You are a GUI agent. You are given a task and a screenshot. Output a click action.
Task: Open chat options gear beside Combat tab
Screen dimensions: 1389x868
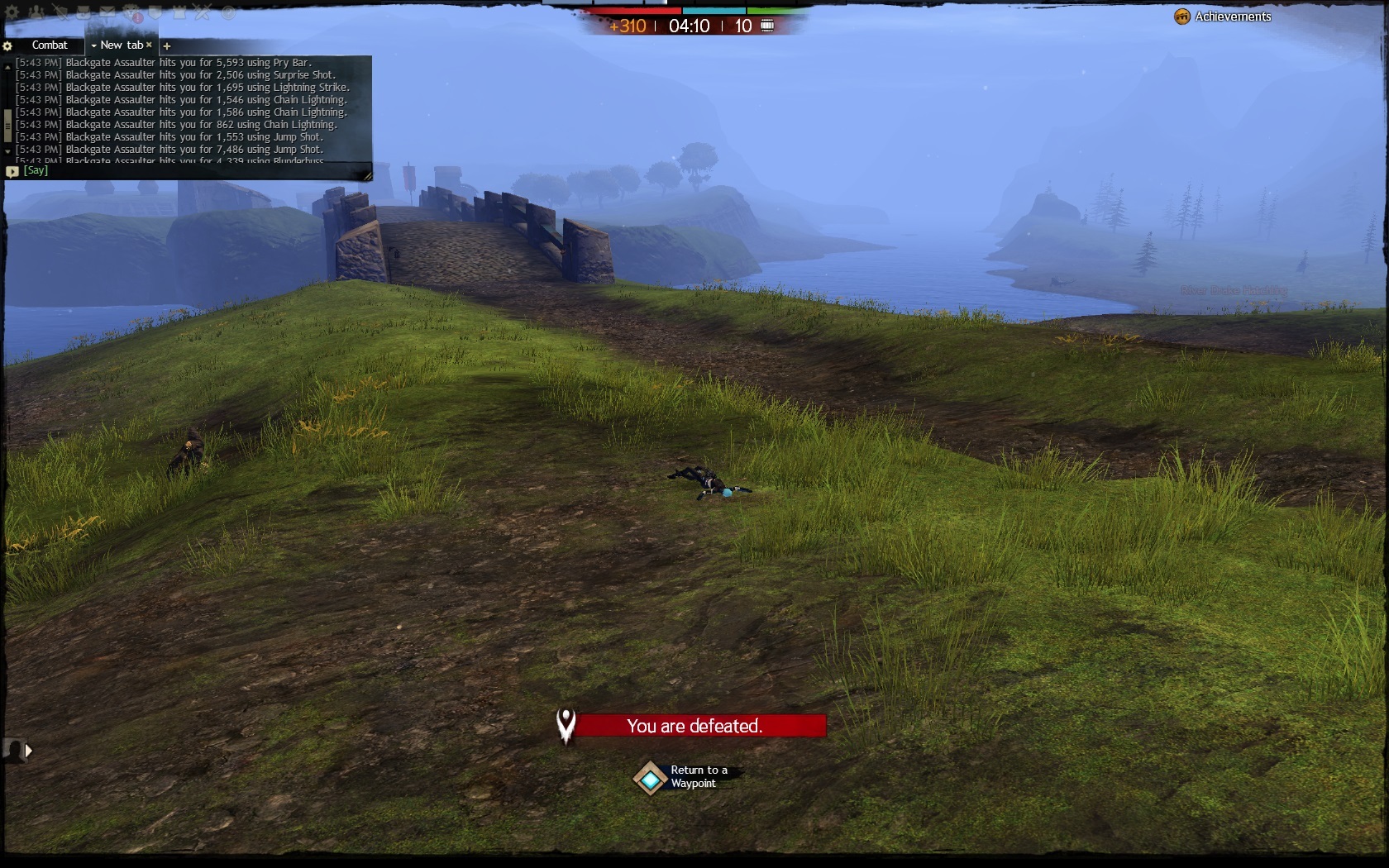[7, 46]
